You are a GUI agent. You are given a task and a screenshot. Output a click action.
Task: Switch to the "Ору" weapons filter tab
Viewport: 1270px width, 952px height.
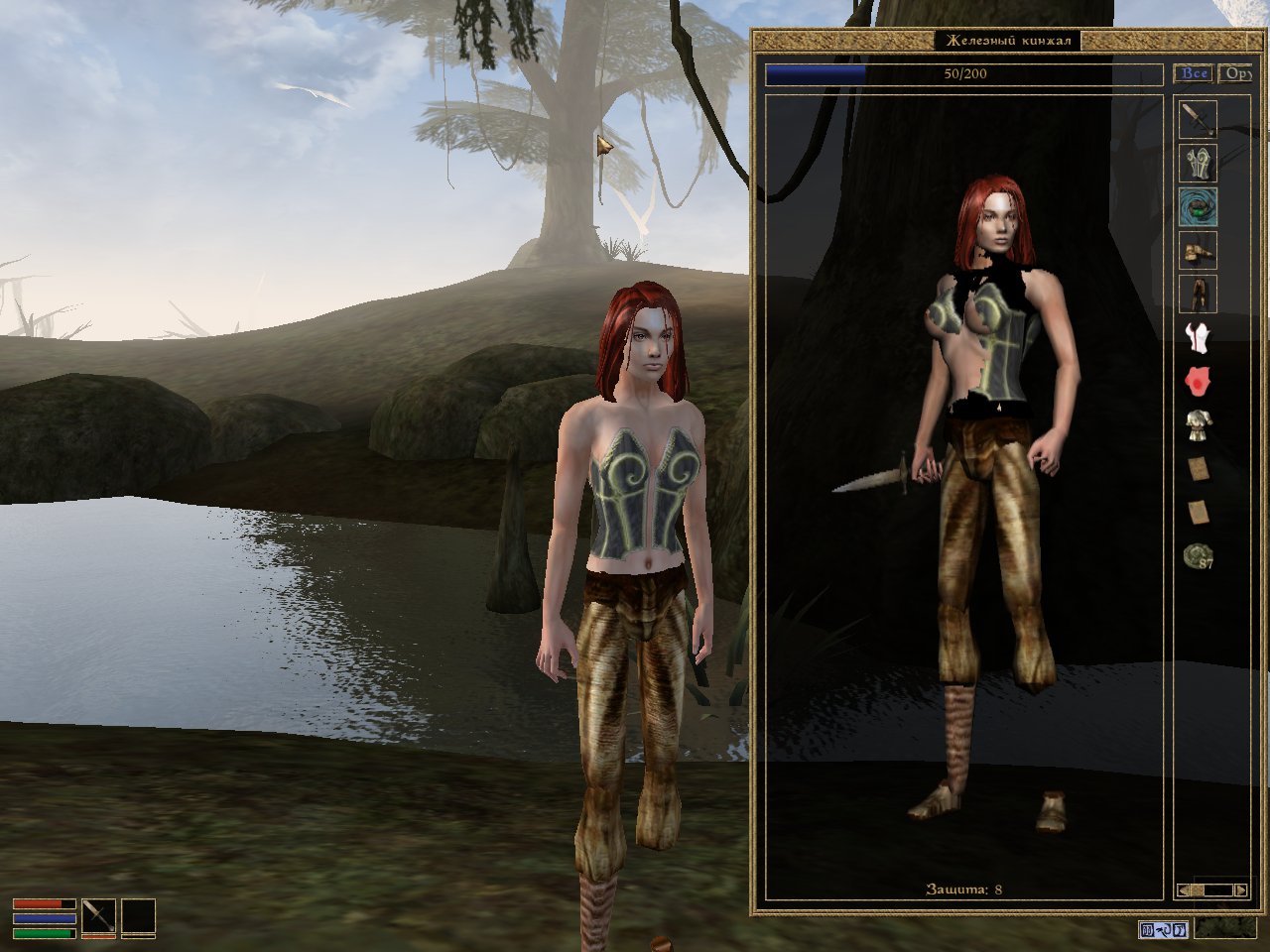click(1235, 73)
